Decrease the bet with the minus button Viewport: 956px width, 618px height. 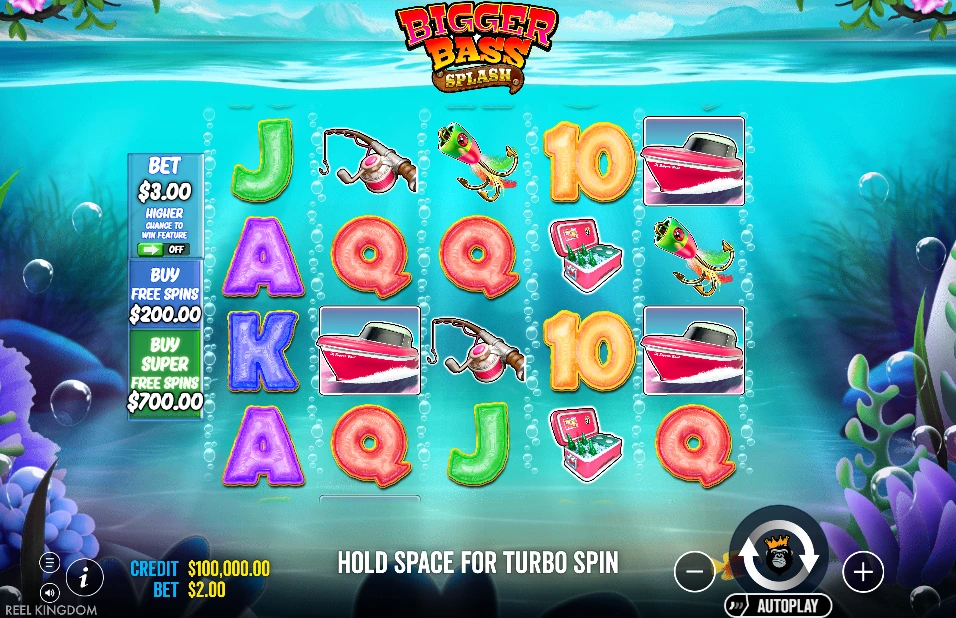pos(695,572)
